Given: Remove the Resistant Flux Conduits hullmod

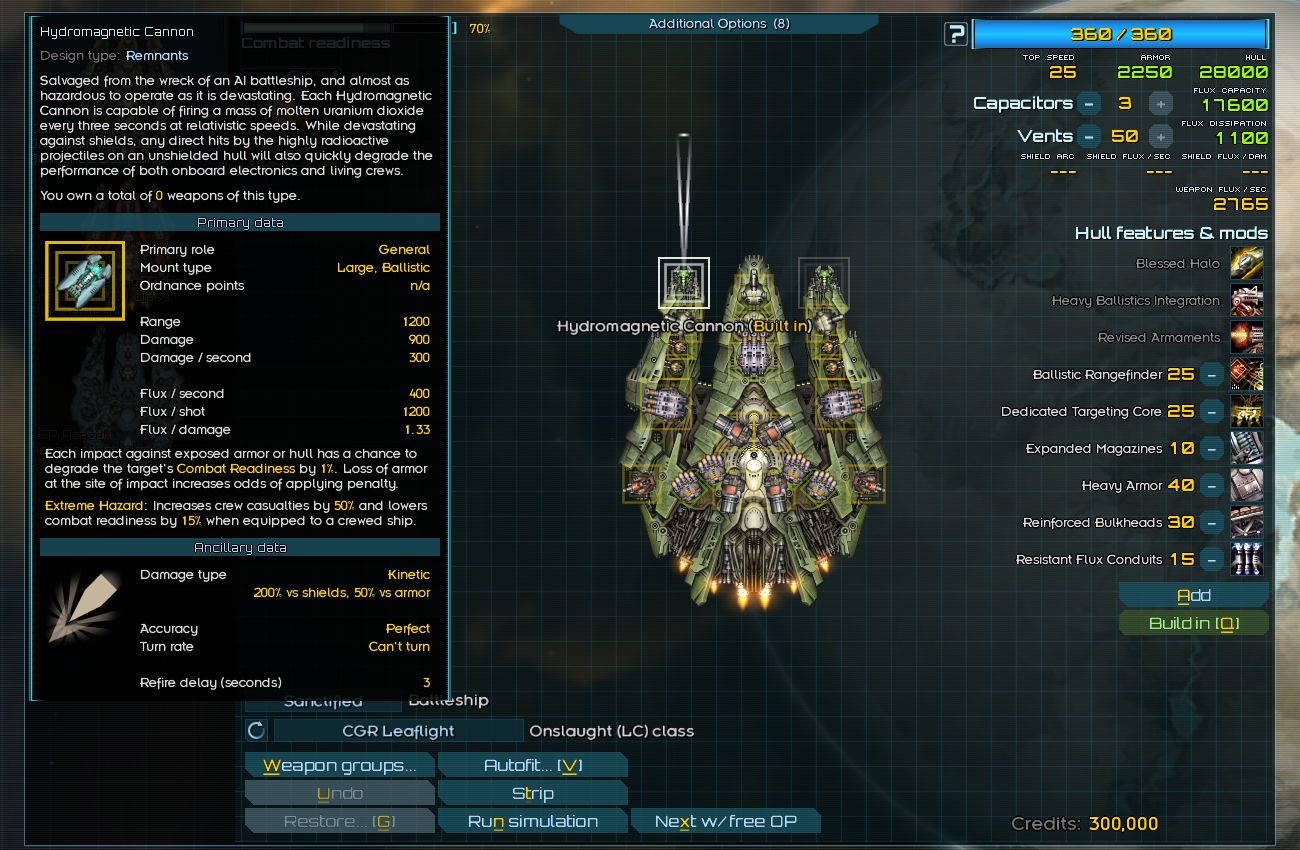Looking at the screenshot, I should pyautogui.click(x=1211, y=560).
